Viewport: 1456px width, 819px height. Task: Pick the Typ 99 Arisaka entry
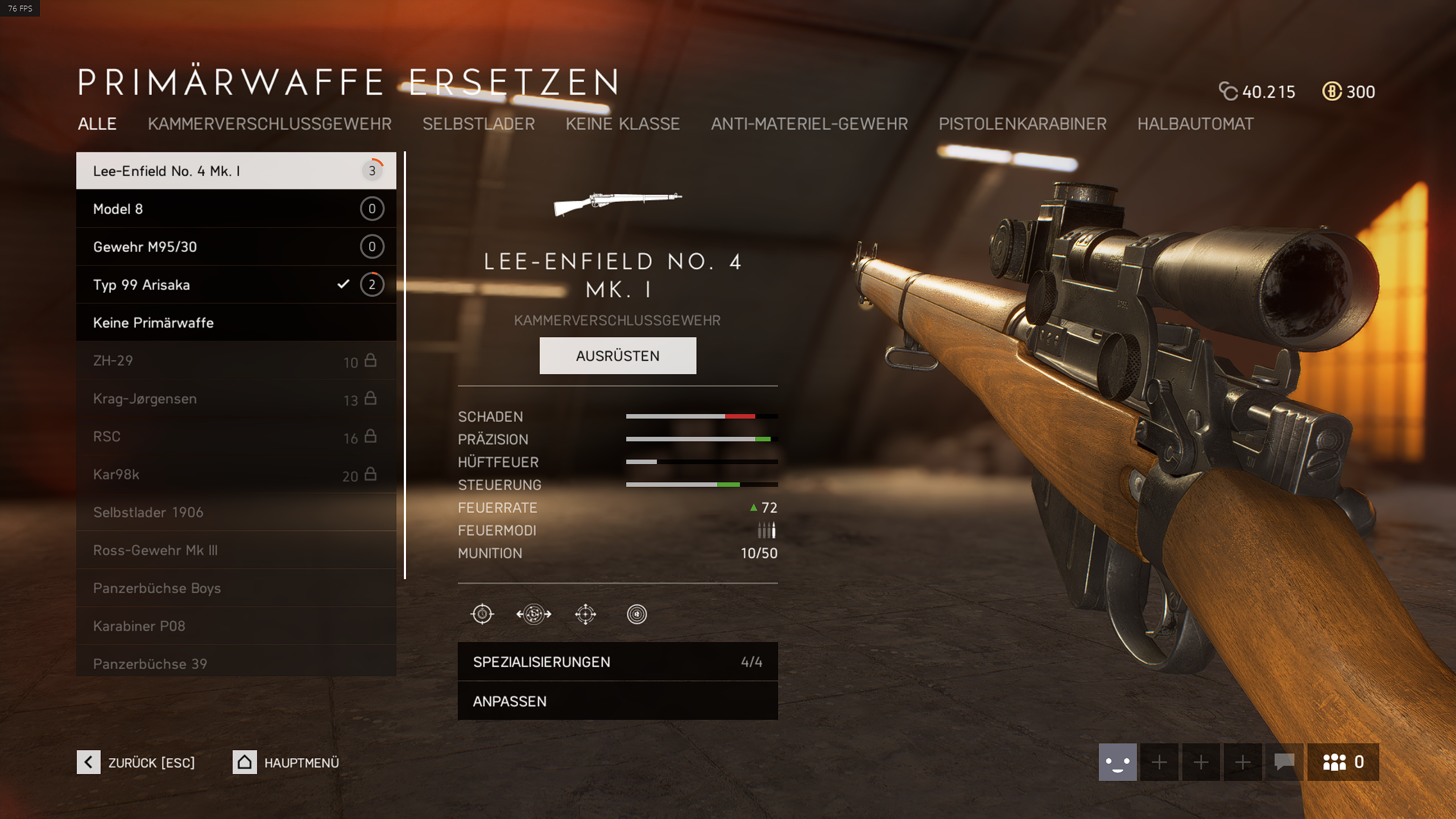[x=236, y=284]
